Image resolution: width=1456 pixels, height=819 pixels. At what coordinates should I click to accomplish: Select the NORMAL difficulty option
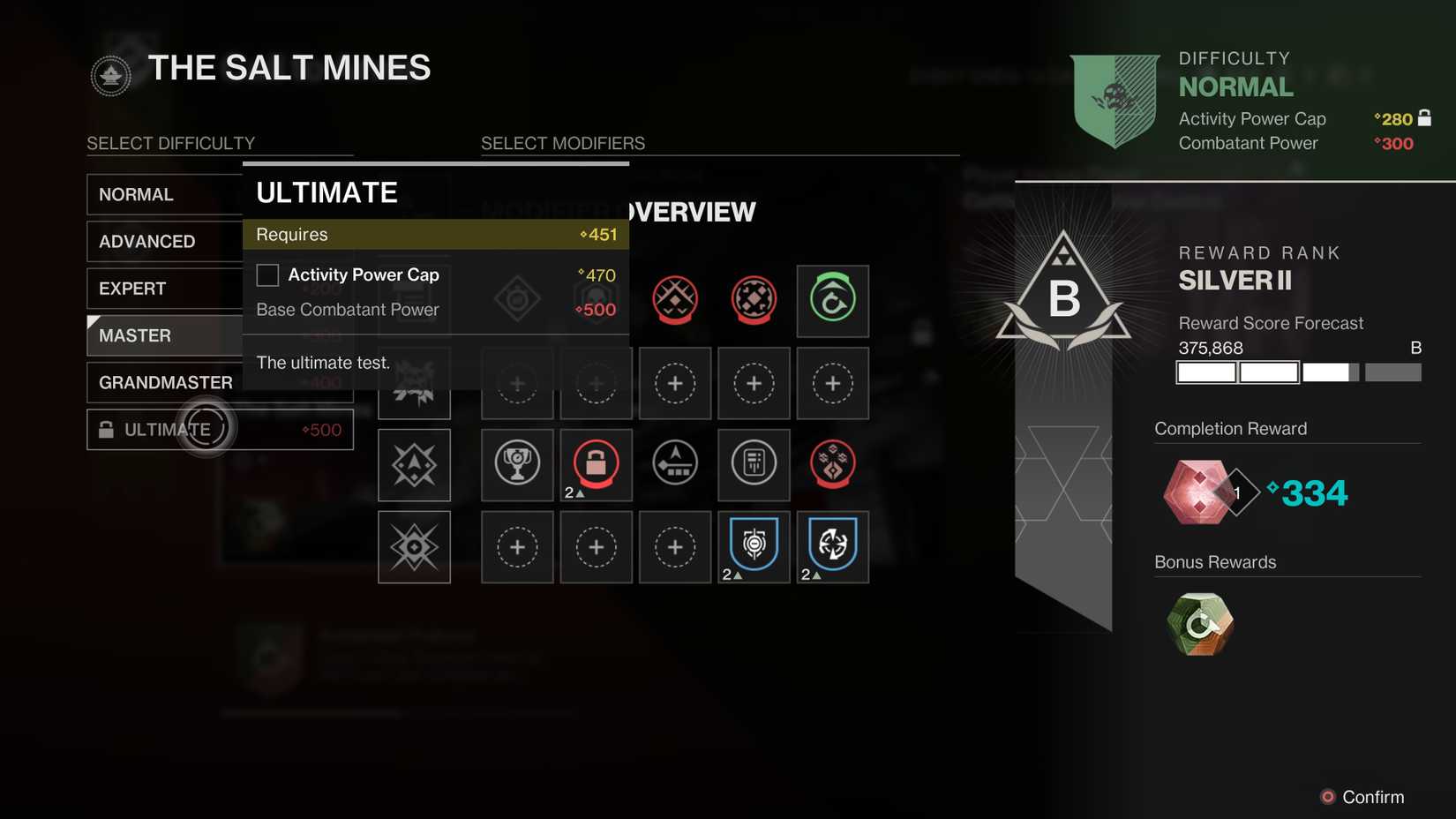137,194
